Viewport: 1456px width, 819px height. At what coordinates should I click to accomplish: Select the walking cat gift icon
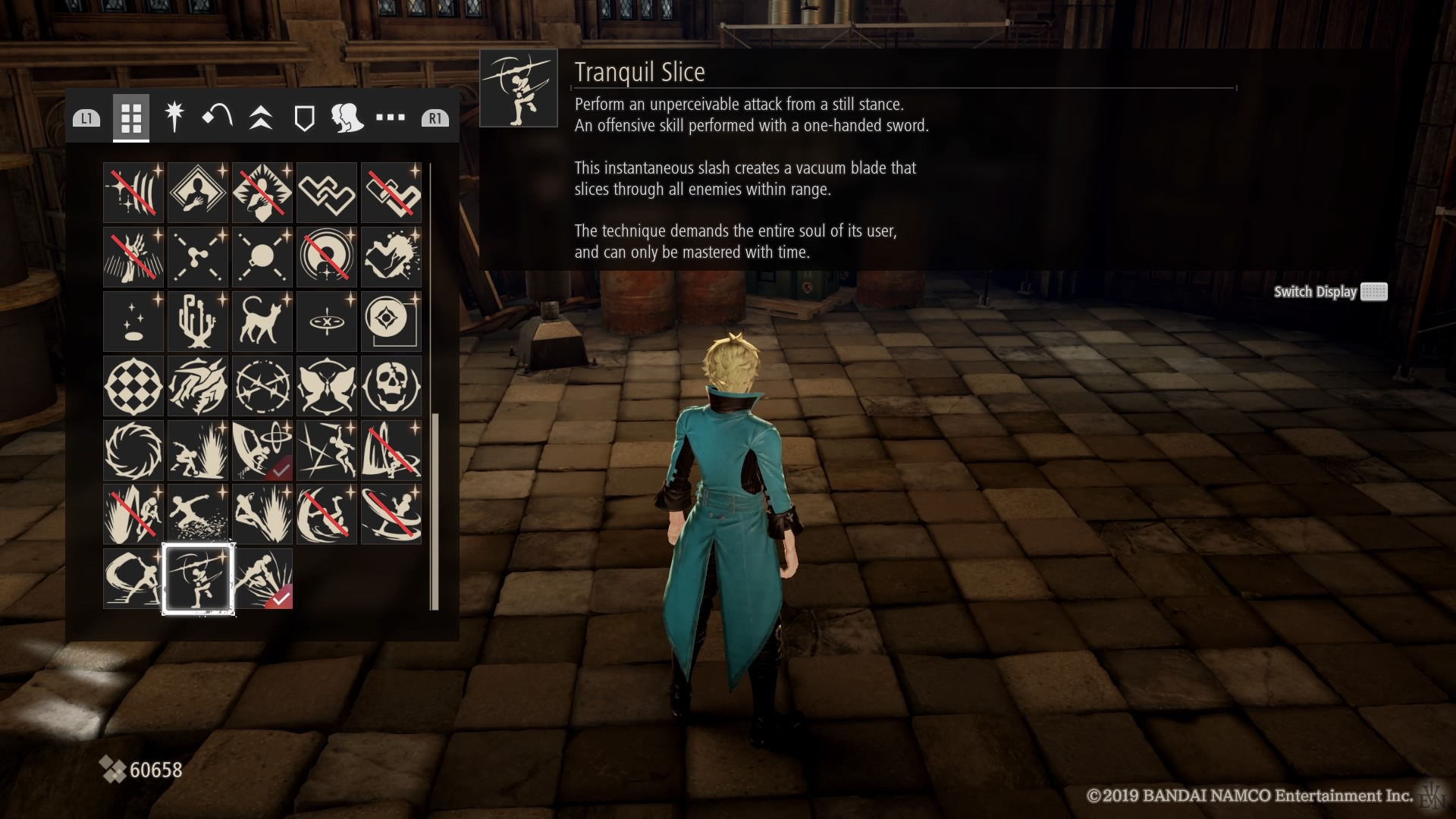[262, 321]
